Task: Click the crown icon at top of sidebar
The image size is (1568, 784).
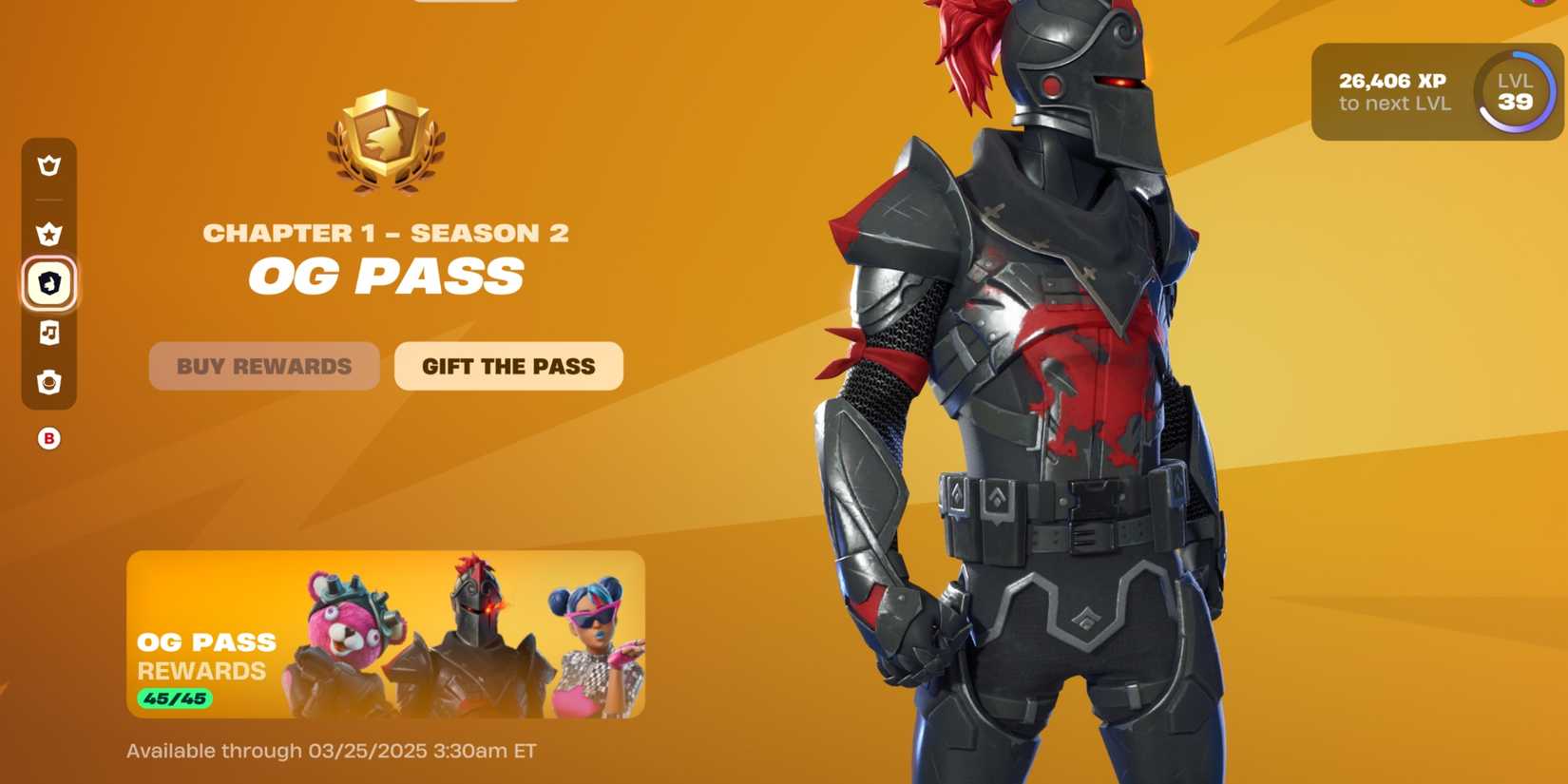Action: (x=48, y=166)
